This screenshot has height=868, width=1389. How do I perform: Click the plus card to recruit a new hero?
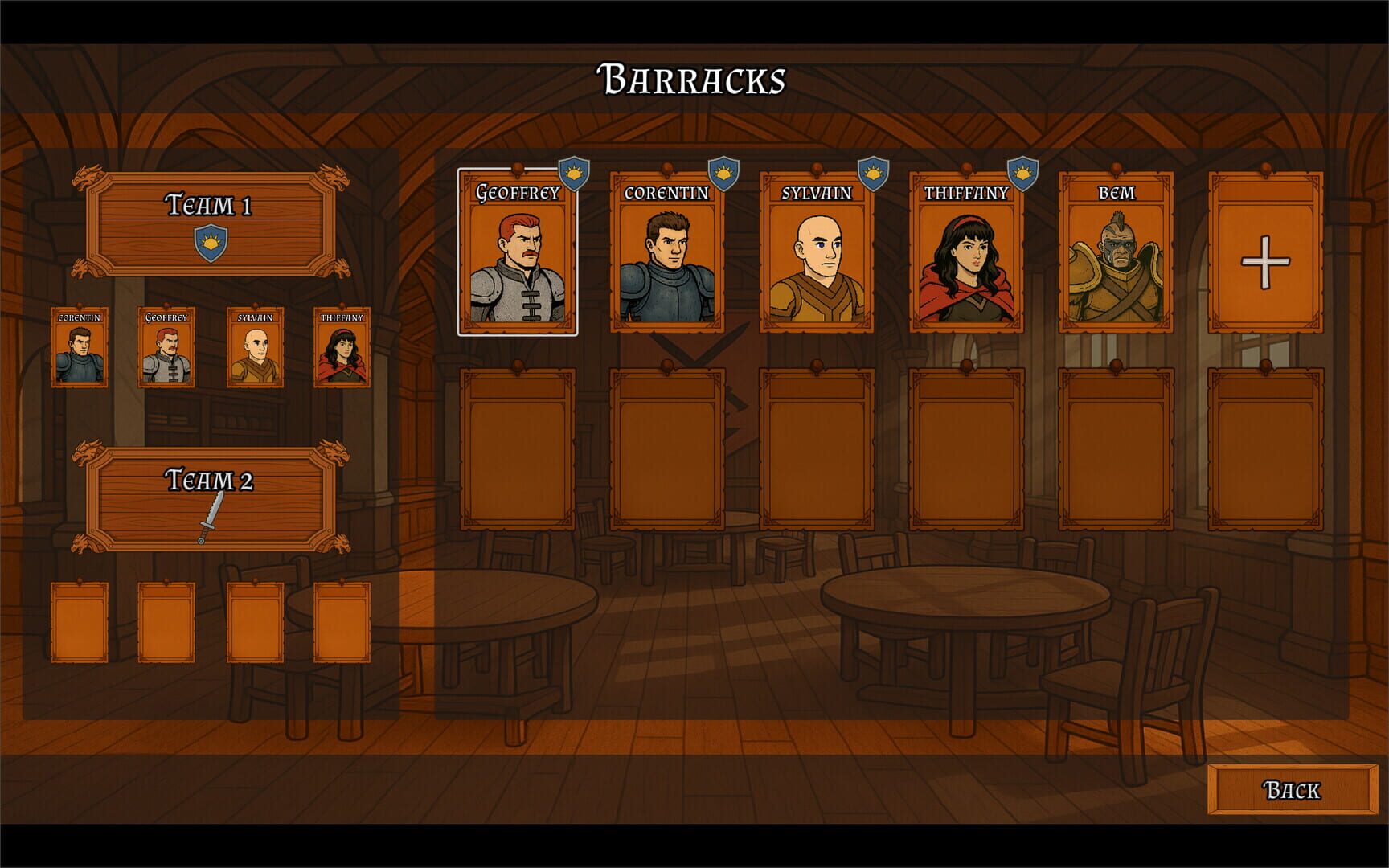(x=1268, y=260)
